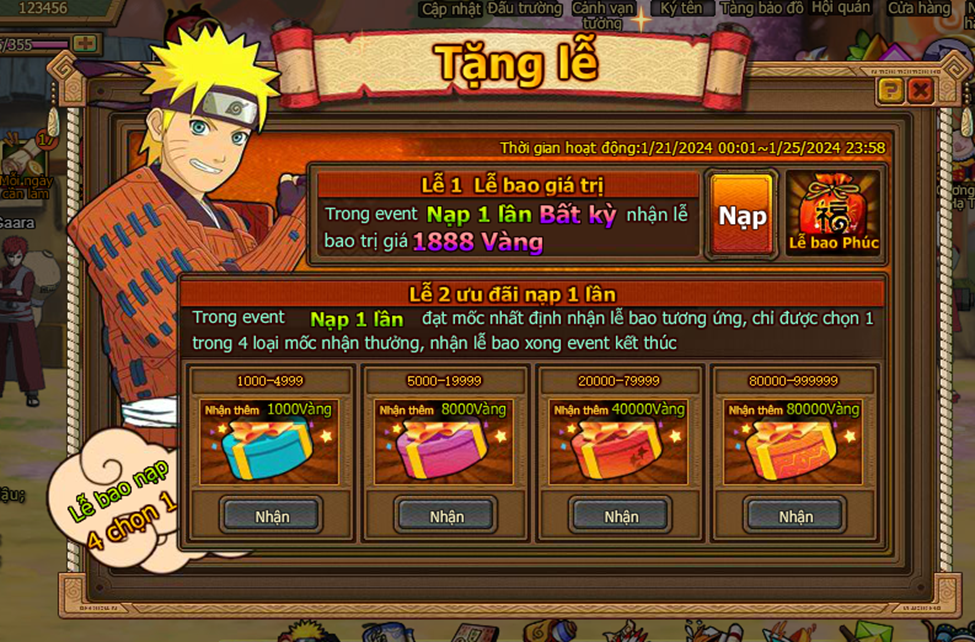Click the plus button beside the stamina bar
Screen dimensions: 975x642
tap(85, 44)
